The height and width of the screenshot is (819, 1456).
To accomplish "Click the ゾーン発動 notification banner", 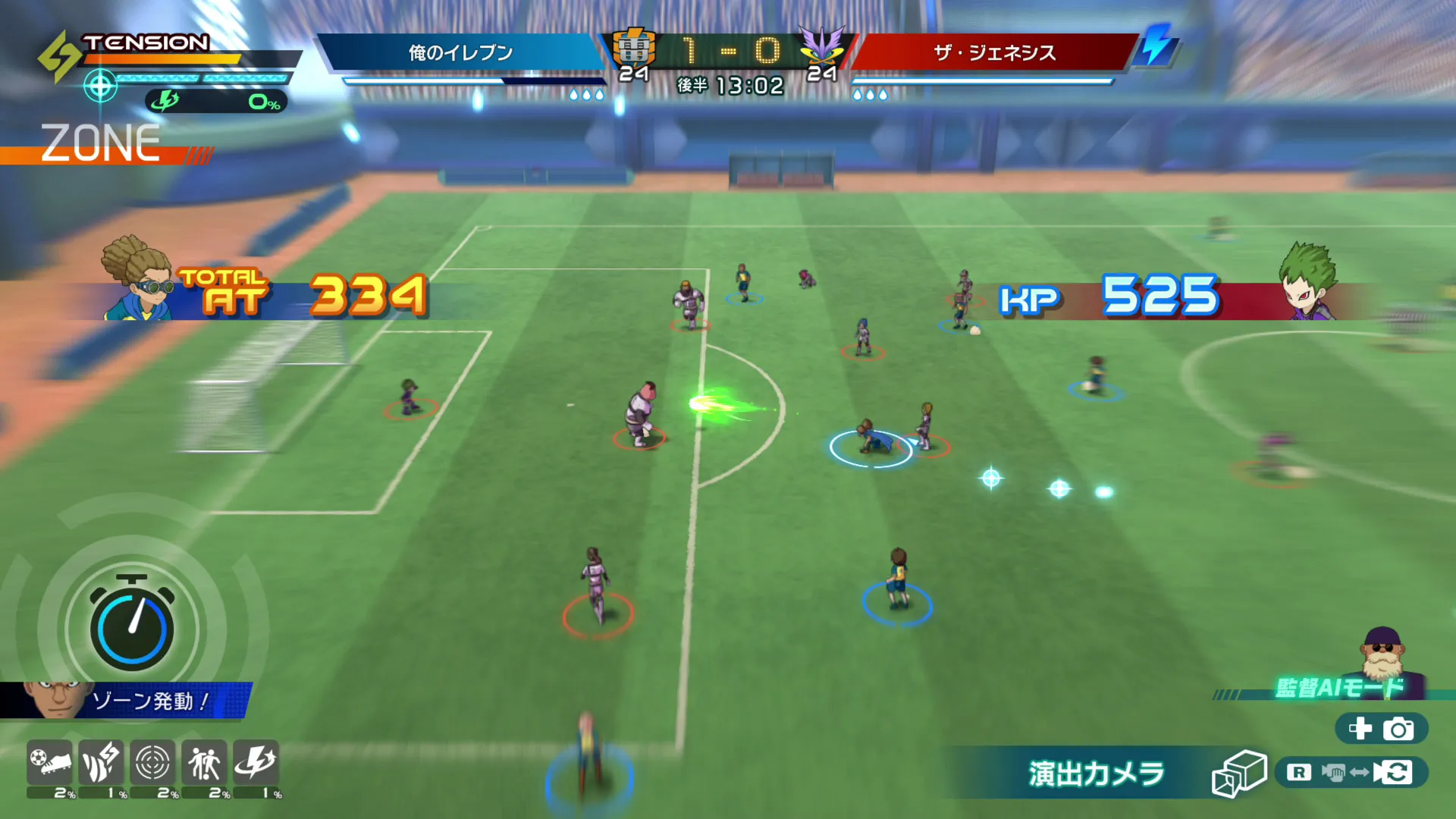I will [x=126, y=701].
